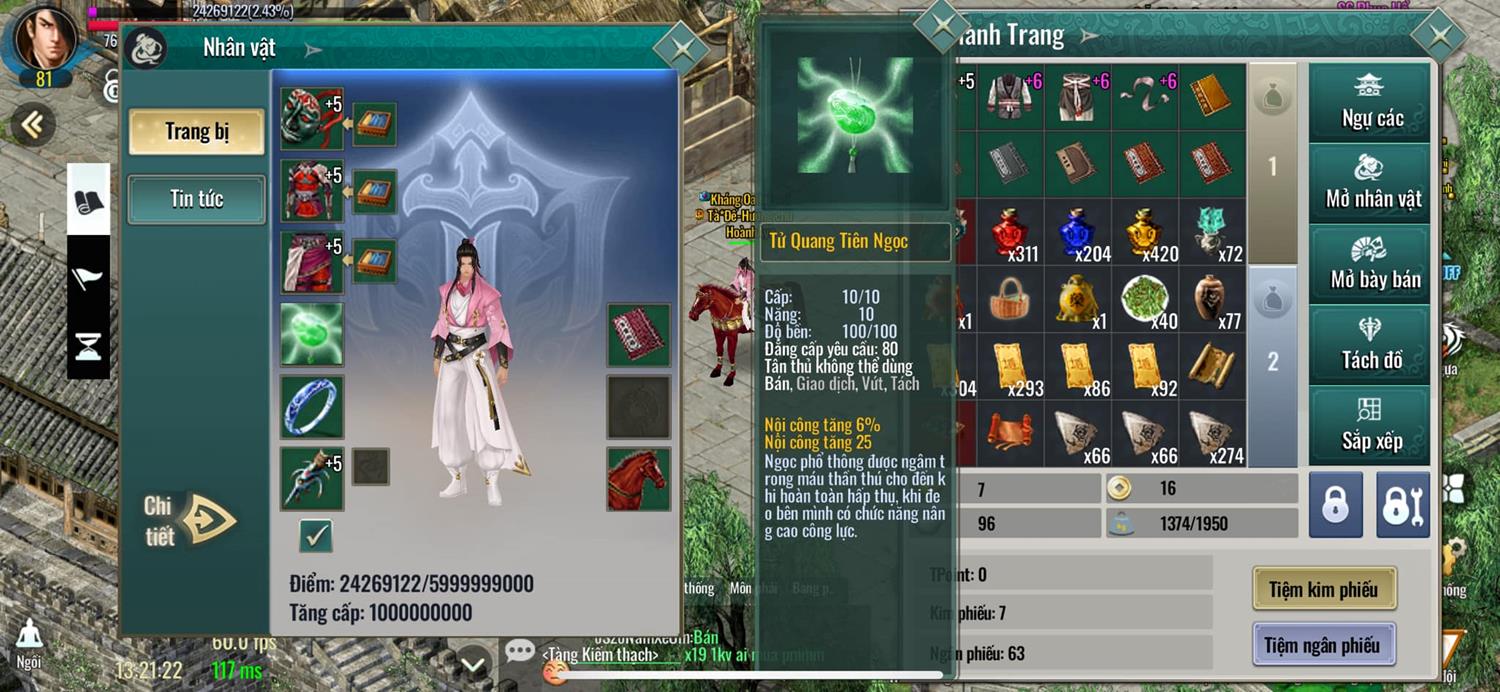1500x692 pixels.
Task: Toggle the checkbox under equipment slots
Action: coord(316,536)
